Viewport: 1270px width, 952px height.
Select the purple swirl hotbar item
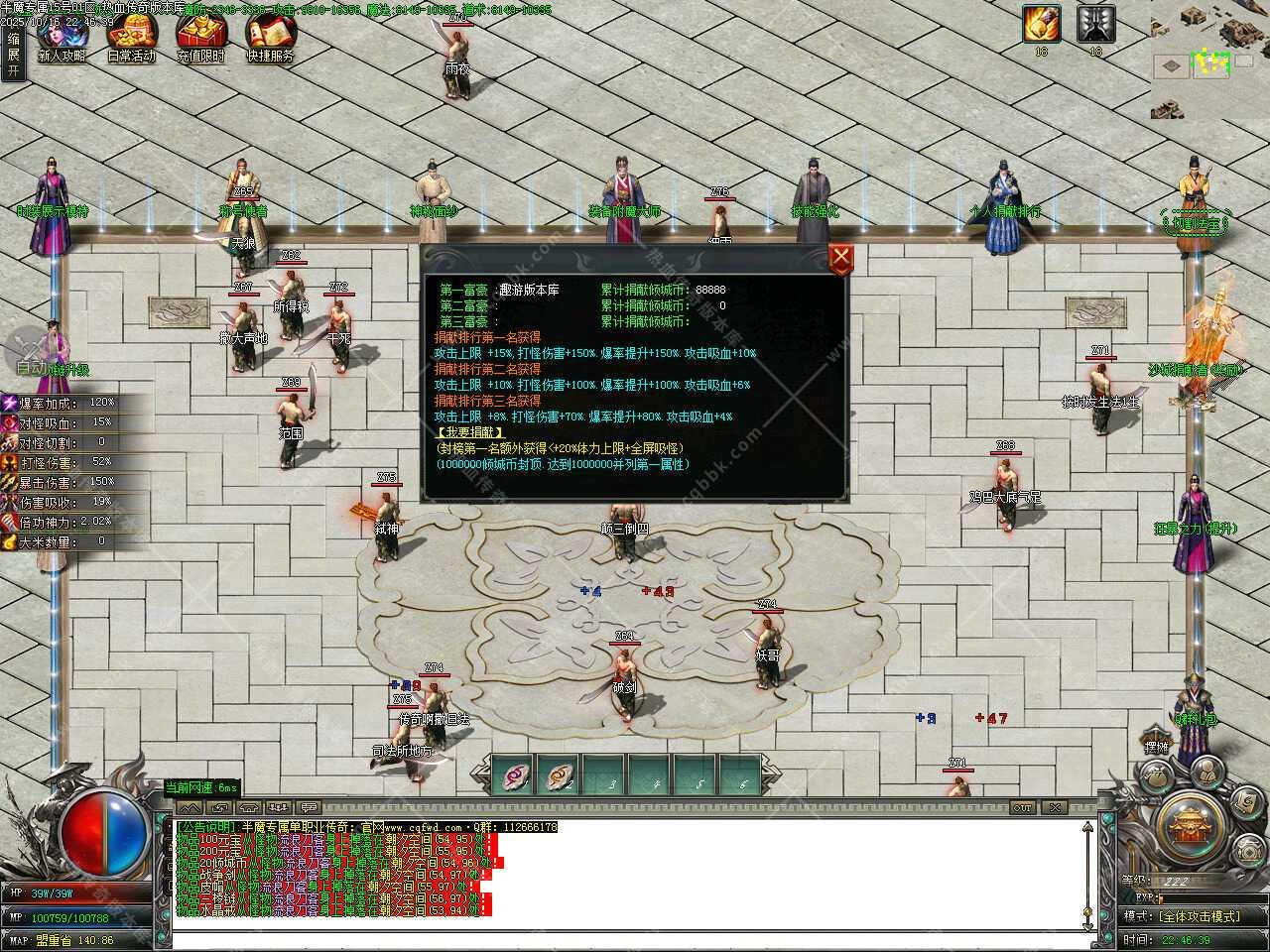point(514,775)
